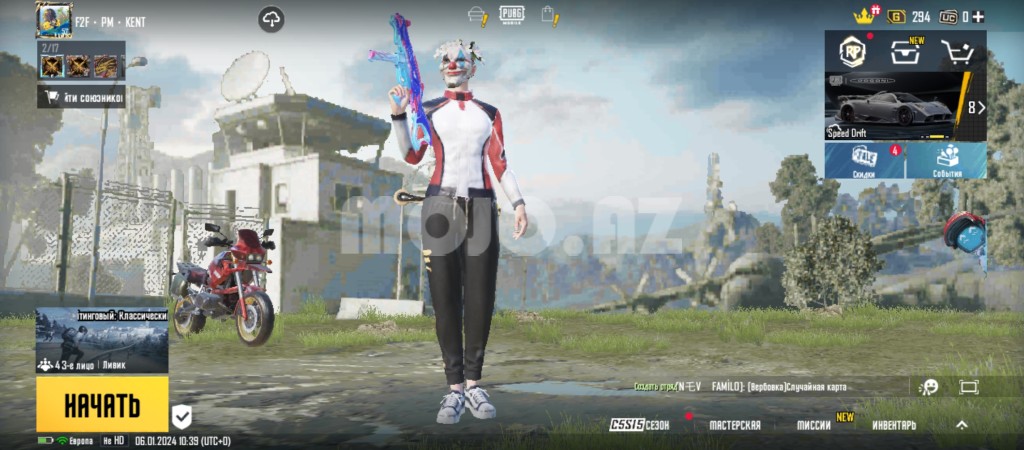Viewport: 1024px width, 450px height.
Task: Open the shop cart icon
Action: [x=958, y=52]
